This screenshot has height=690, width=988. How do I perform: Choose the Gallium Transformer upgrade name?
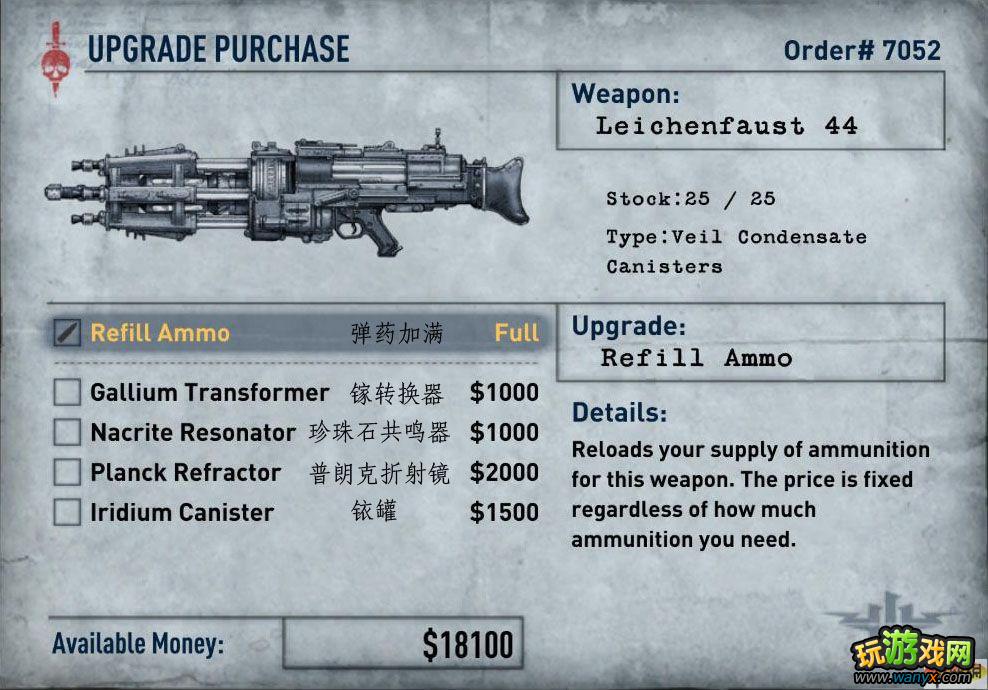tap(209, 392)
